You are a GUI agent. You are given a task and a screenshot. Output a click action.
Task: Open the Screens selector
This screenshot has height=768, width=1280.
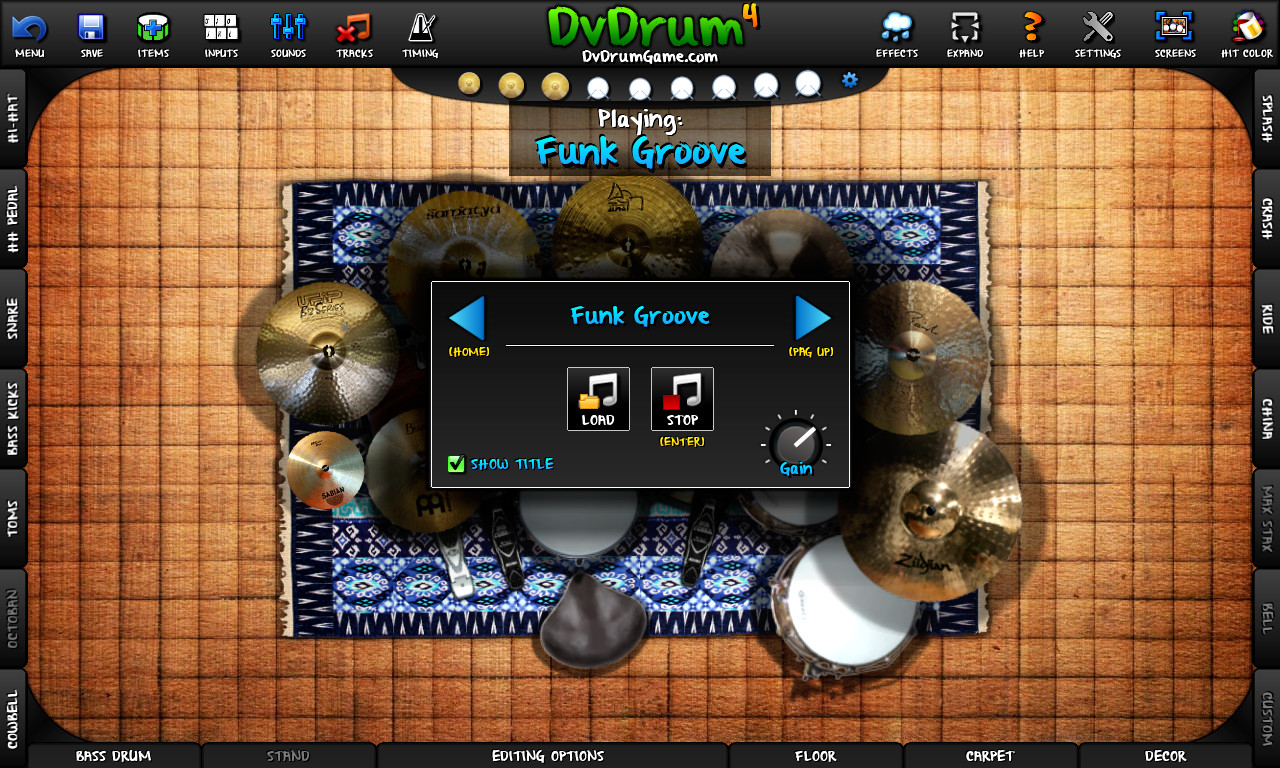tap(1174, 30)
